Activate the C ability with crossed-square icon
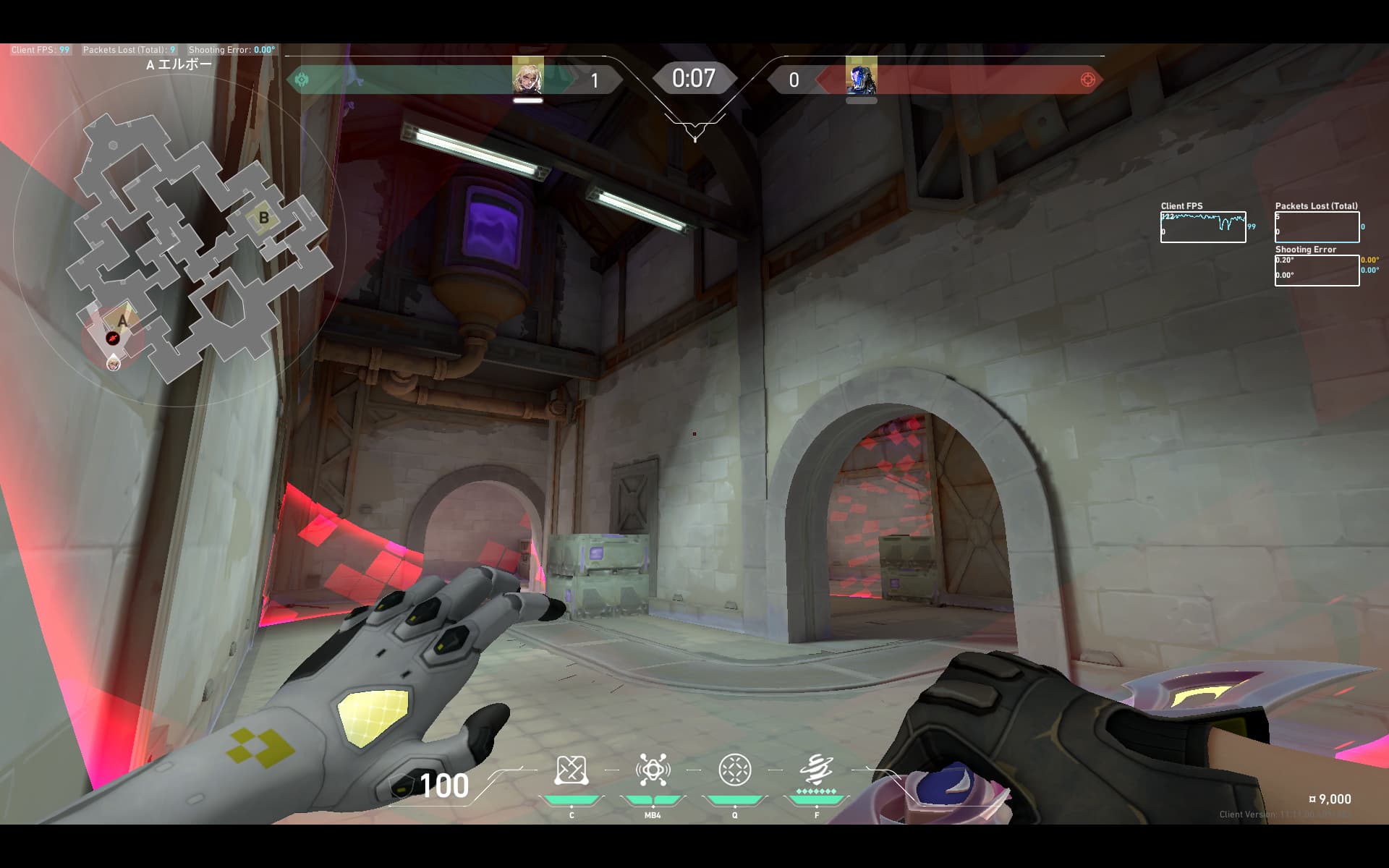Viewport: 1389px width, 868px height. (571, 771)
